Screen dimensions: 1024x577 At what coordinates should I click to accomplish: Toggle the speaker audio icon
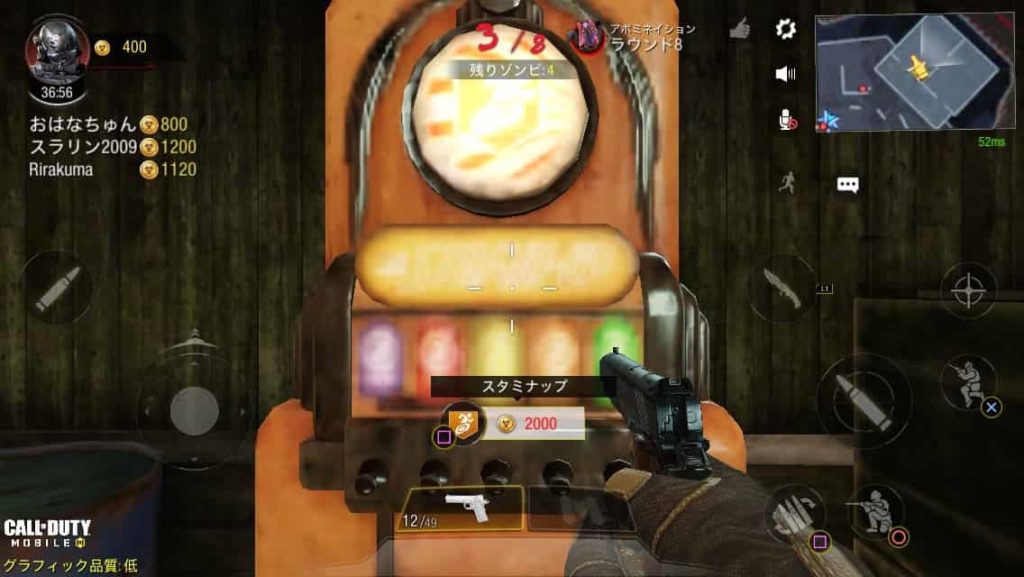(x=786, y=73)
